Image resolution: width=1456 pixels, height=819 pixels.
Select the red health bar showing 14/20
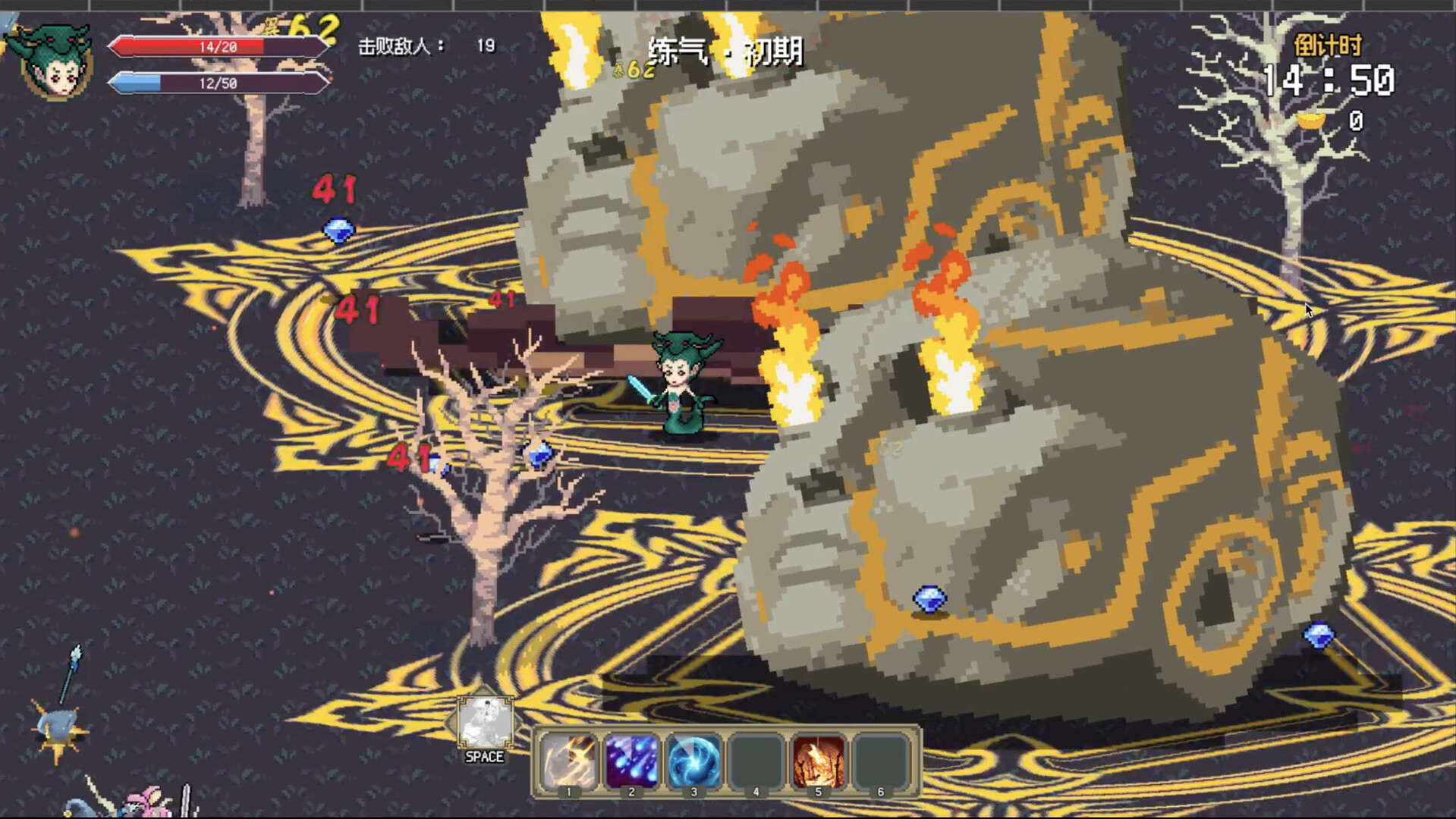tap(216, 47)
